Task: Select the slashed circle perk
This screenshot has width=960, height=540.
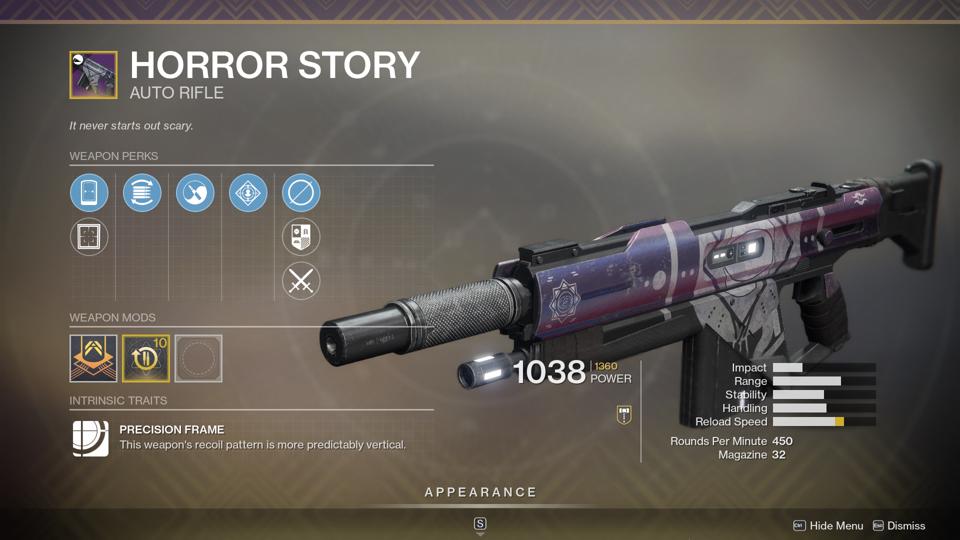Action: coord(301,192)
